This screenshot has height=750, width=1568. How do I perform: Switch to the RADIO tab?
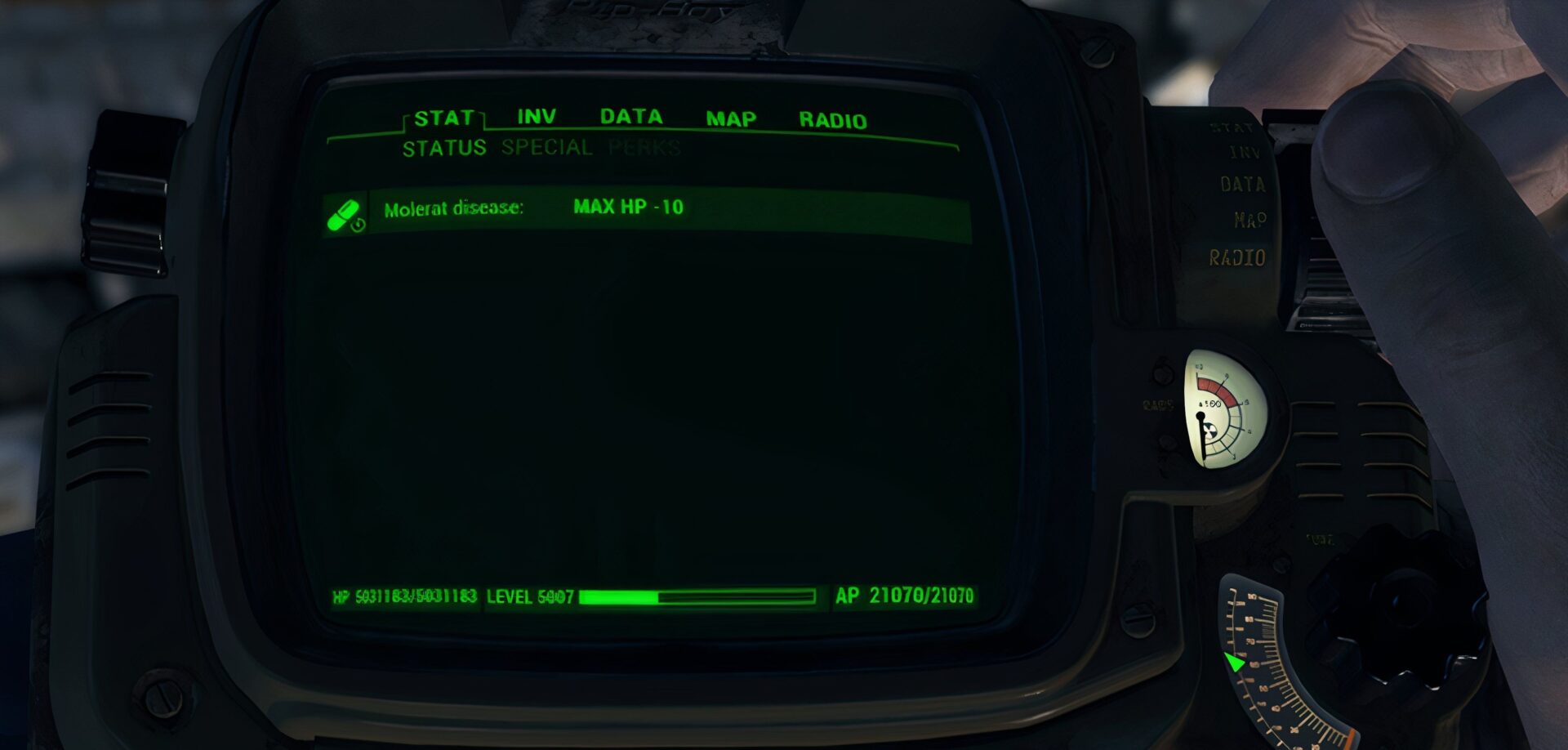(833, 118)
